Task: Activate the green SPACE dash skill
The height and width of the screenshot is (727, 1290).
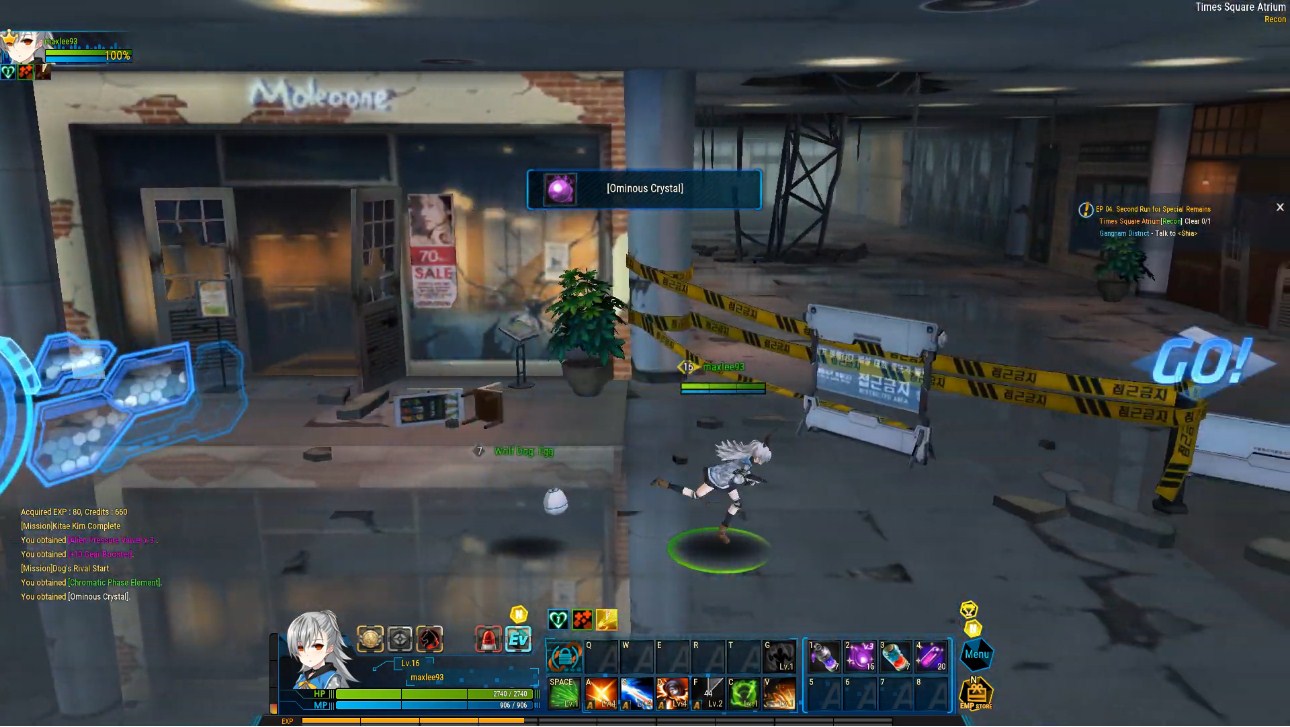Action: (564, 693)
